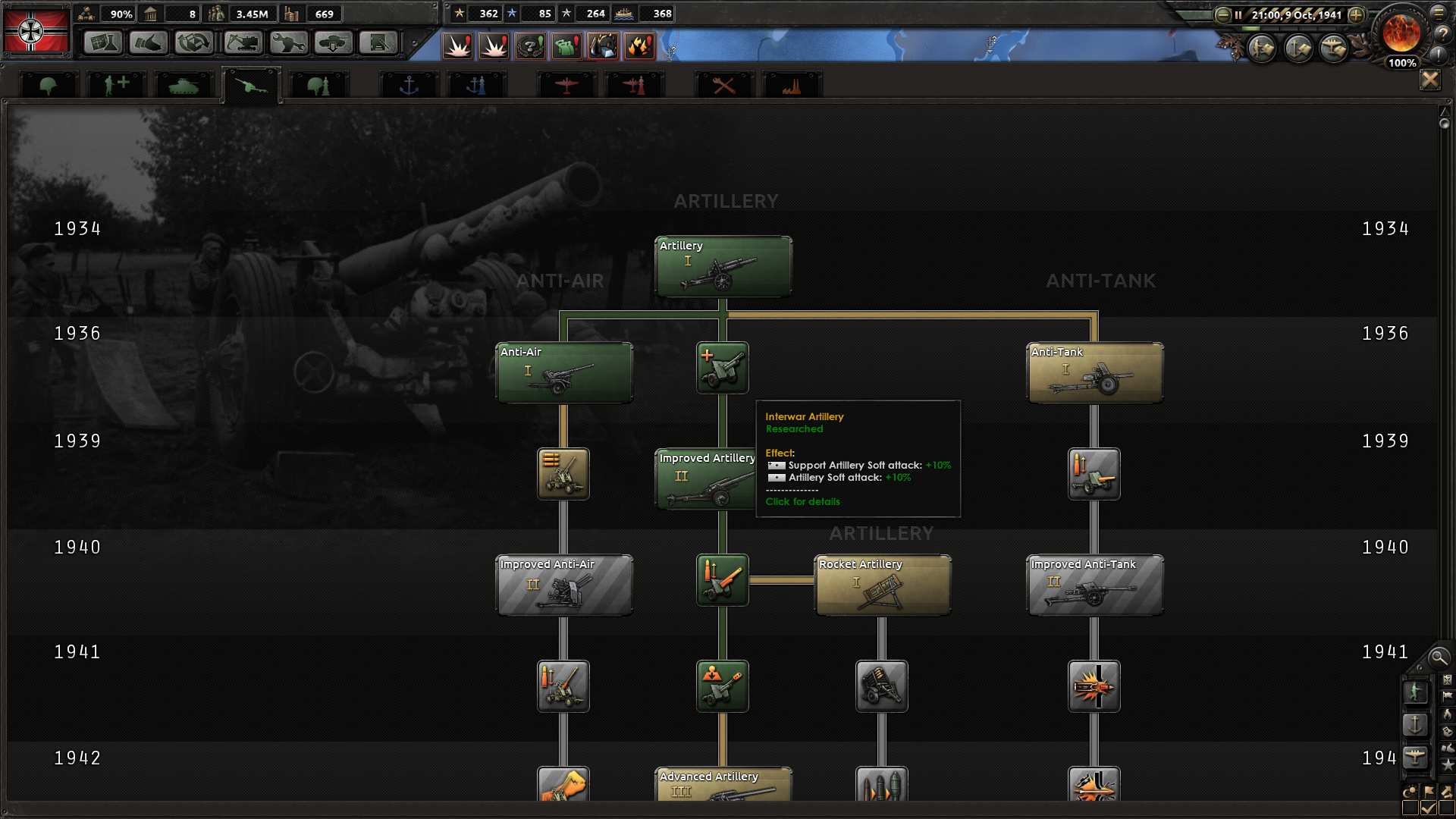Pause the game with the pause button

coord(1238,14)
